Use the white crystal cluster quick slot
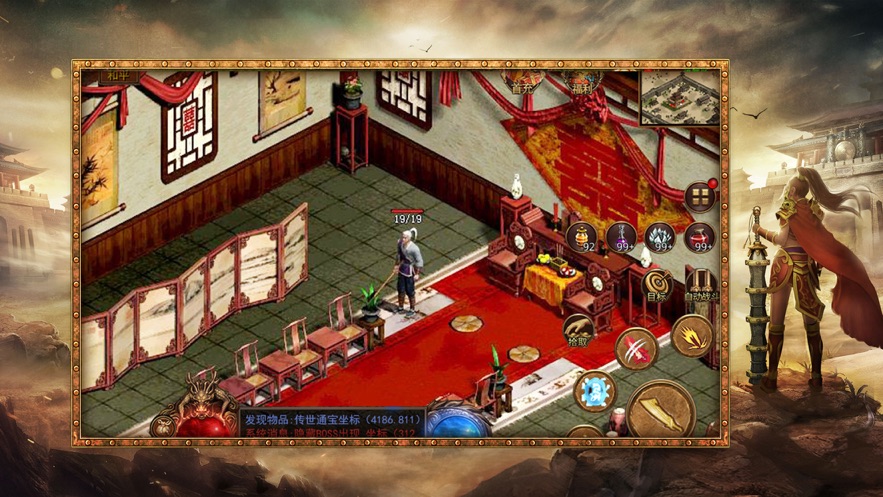 tap(660, 237)
